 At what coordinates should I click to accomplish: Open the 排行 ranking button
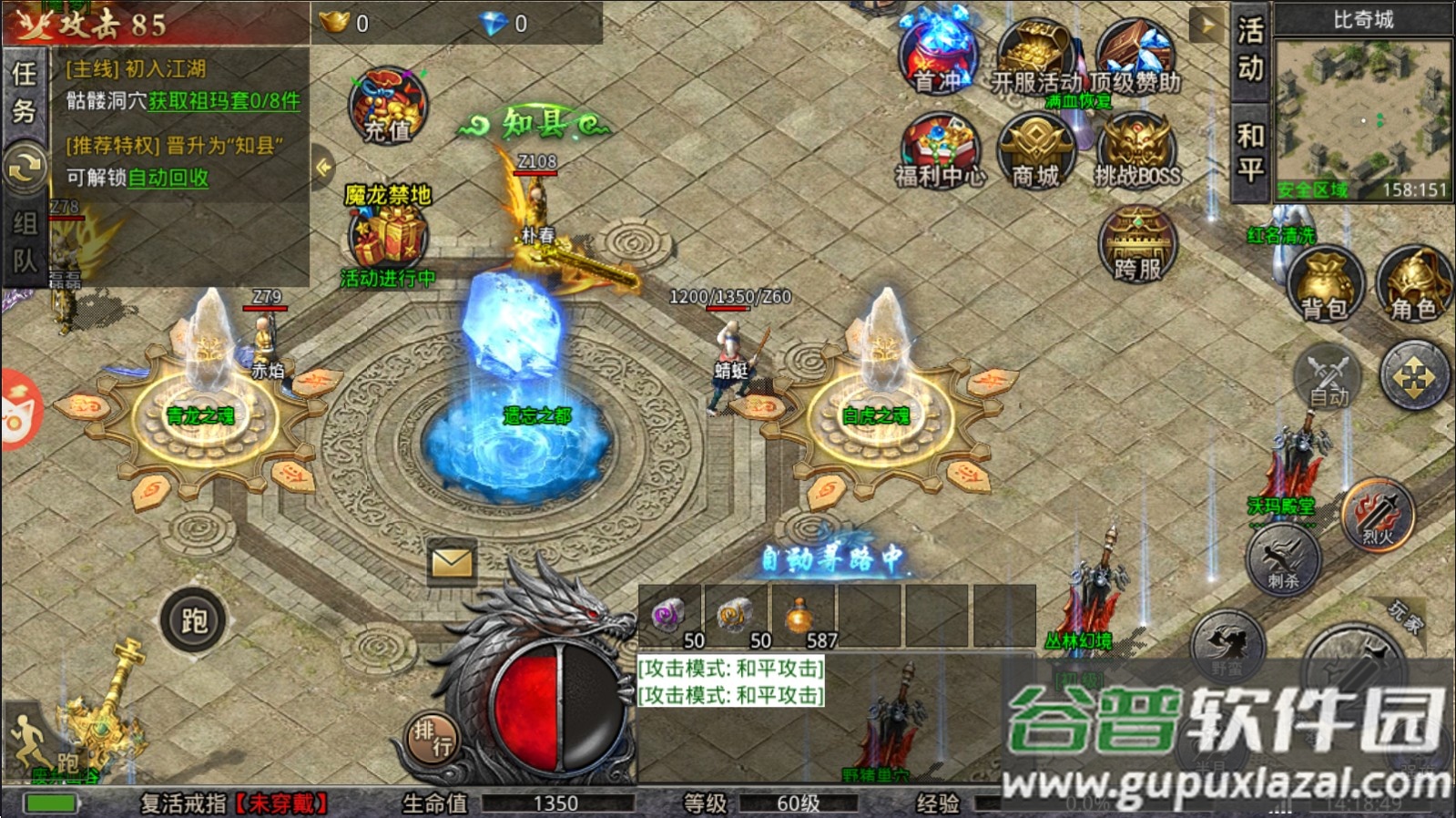[432, 738]
